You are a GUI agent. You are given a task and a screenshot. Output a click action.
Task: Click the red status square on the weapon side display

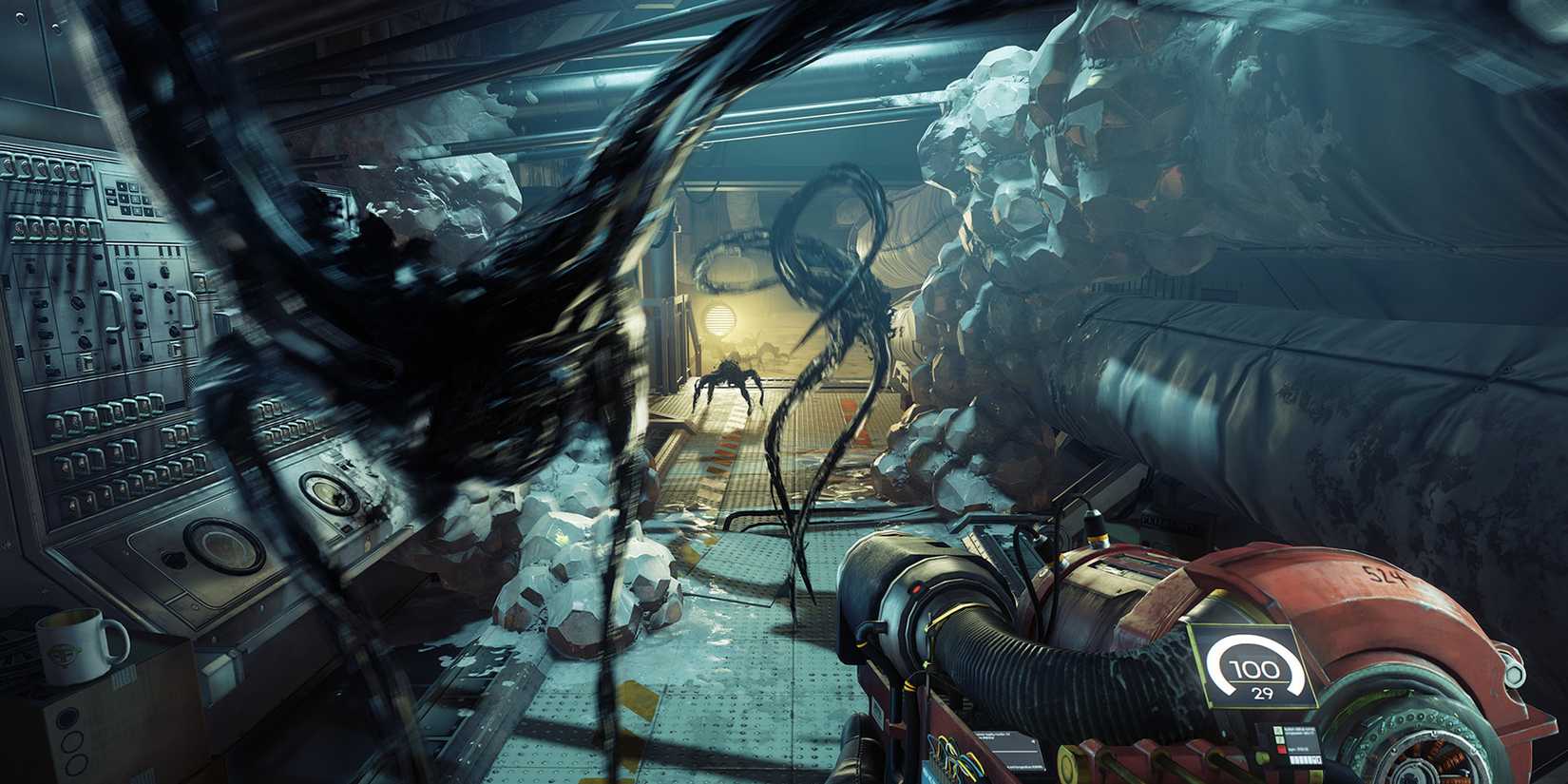(1281, 748)
